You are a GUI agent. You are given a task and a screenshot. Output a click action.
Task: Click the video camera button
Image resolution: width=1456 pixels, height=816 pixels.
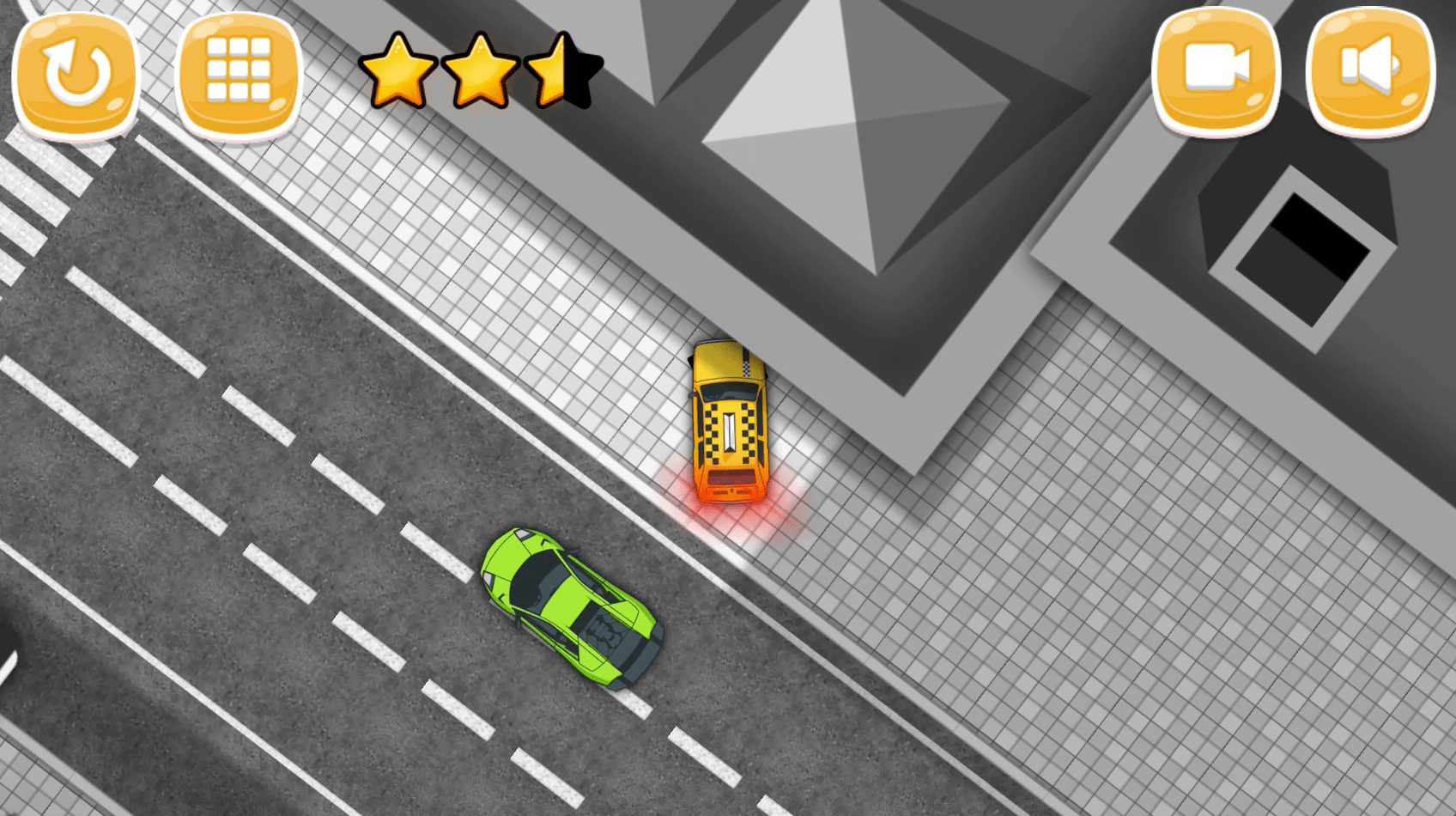1216,70
